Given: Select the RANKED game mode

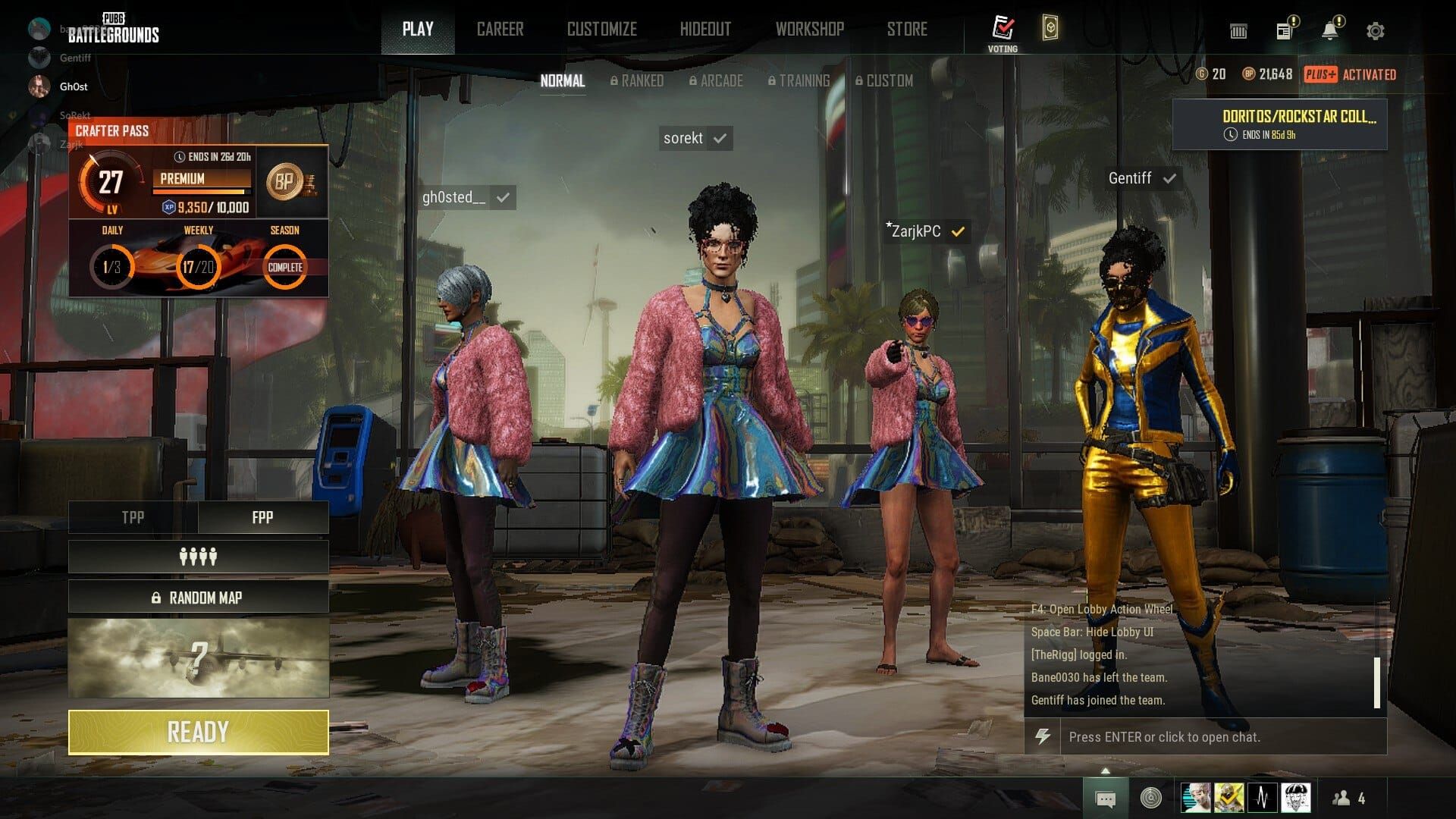Looking at the screenshot, I should pos(637,80).
